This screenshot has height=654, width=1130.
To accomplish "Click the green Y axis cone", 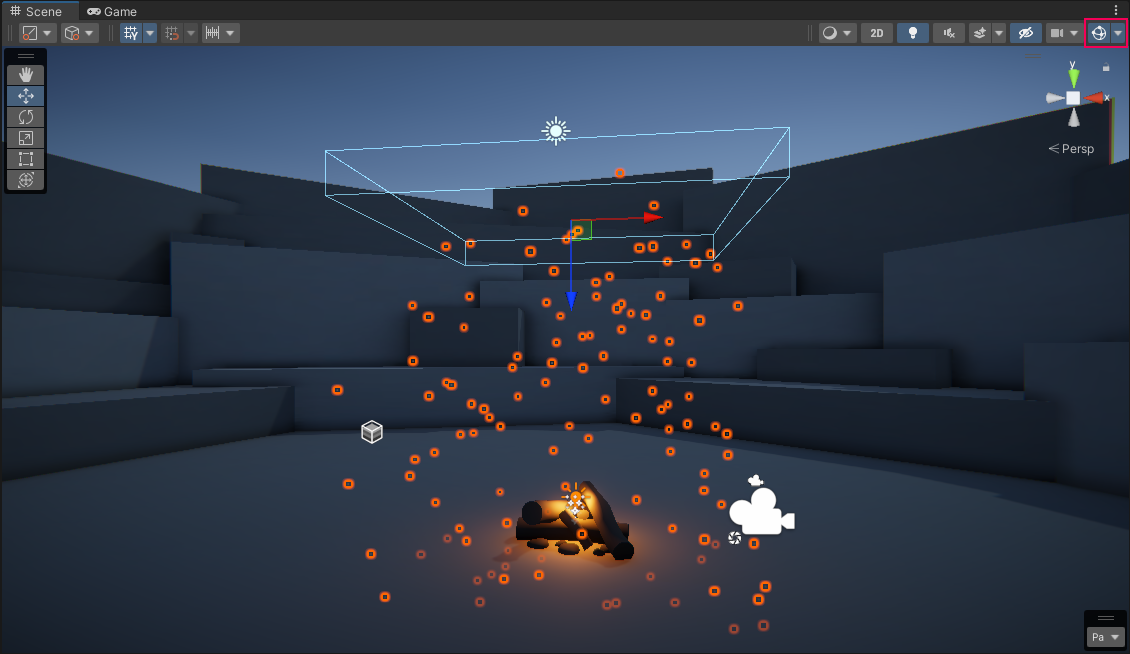I will [x=1073, y=76].
